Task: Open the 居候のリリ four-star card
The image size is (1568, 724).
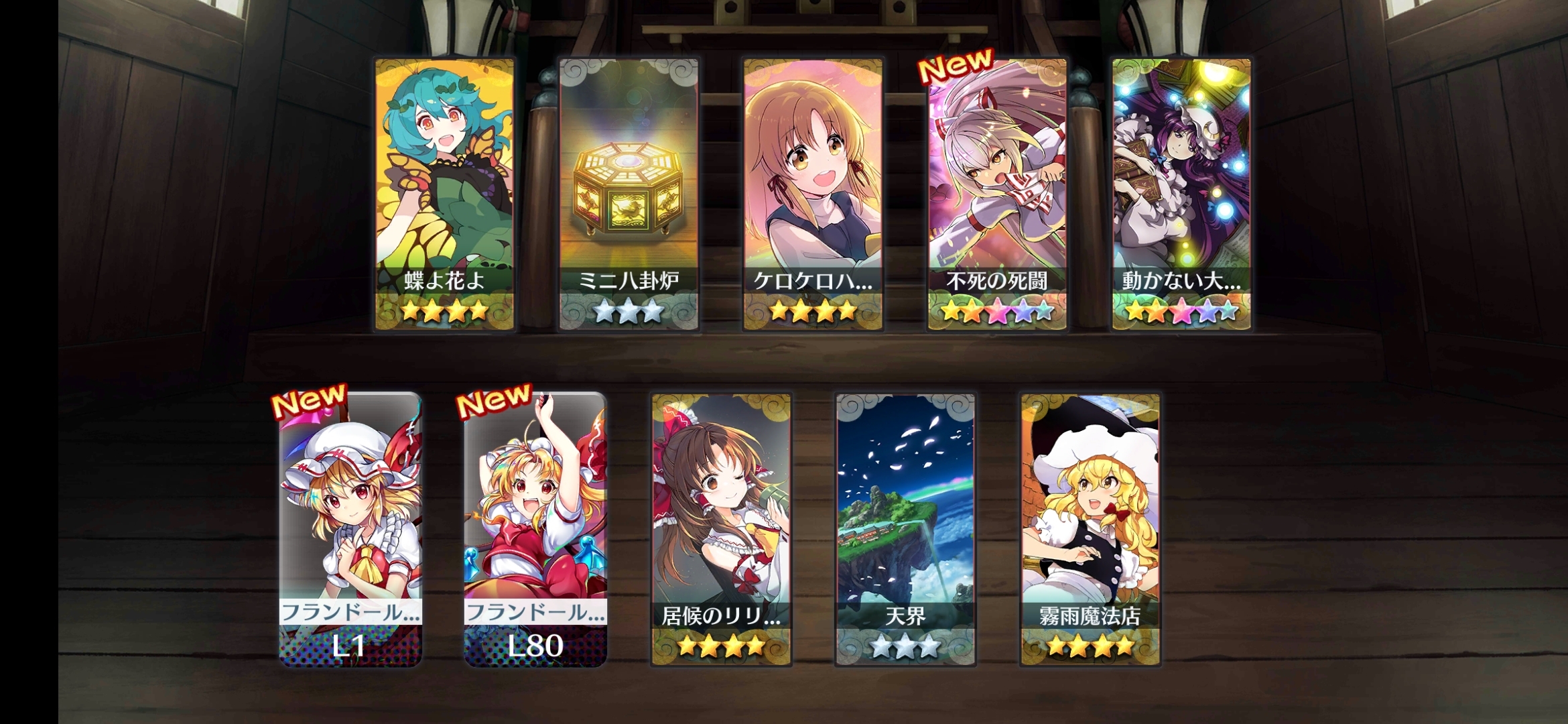Action: pos(721,530)
